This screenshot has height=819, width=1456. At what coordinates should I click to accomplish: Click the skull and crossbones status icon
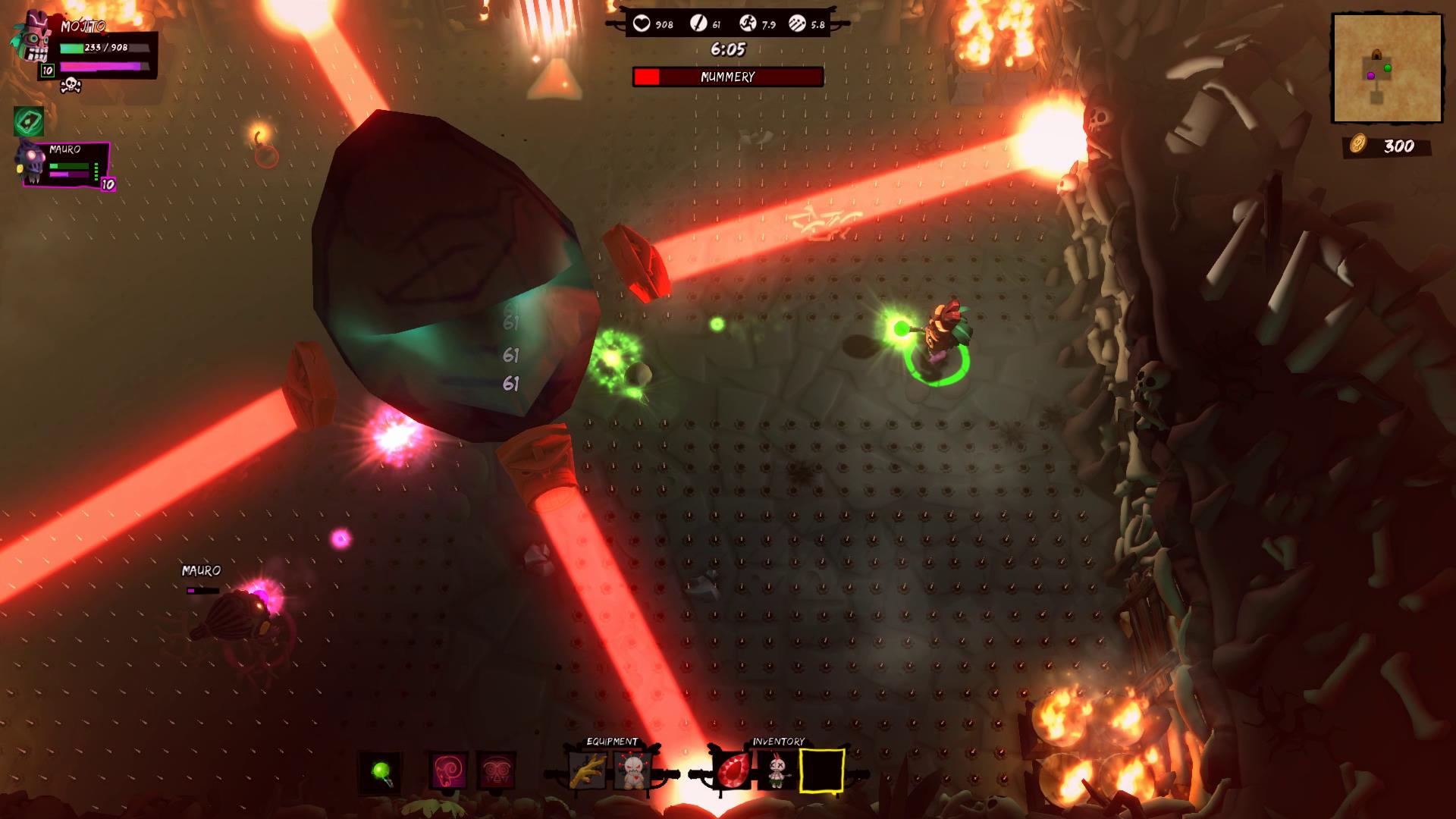tap(71, 85)
